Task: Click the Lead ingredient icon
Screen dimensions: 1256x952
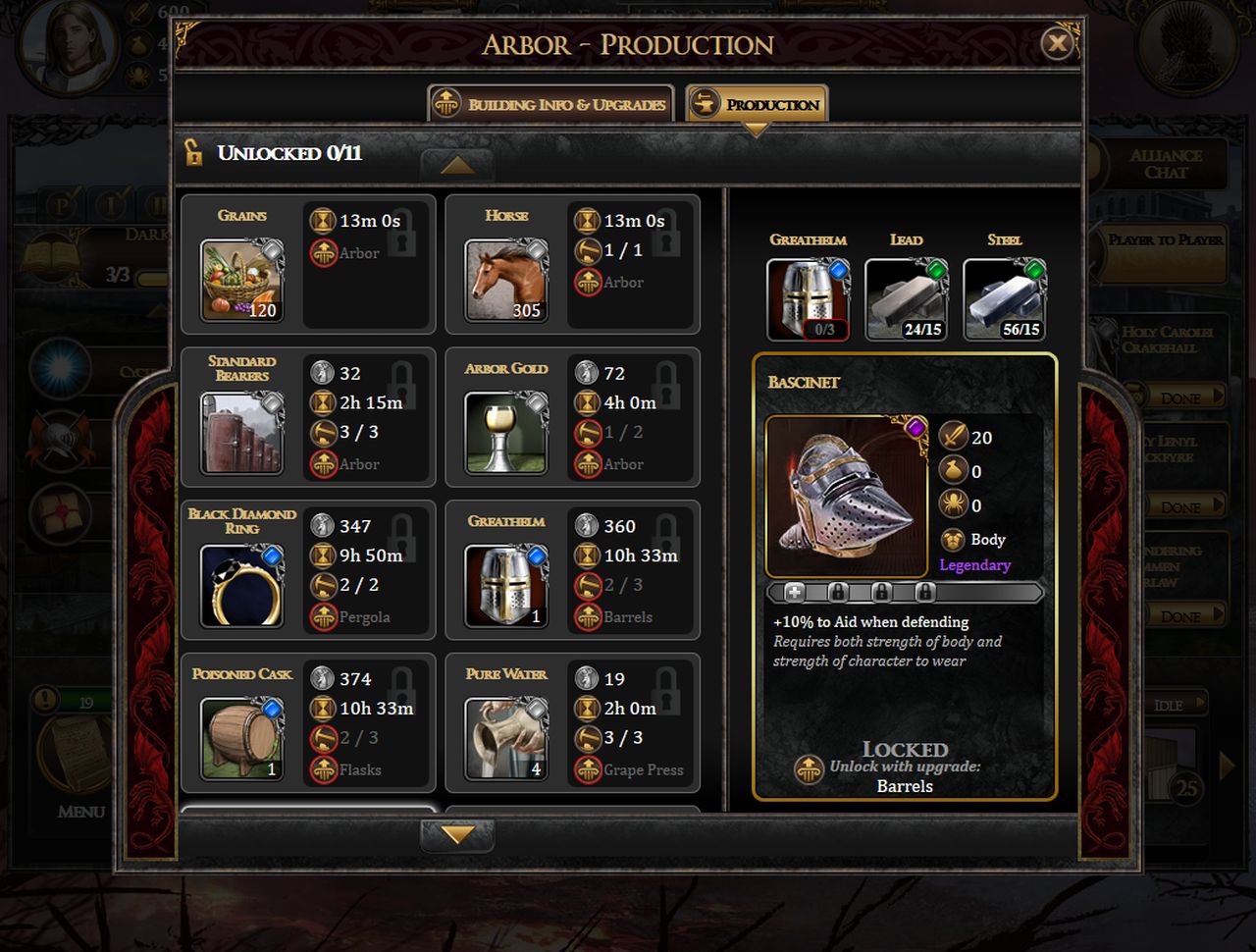Action: [906, 299]
